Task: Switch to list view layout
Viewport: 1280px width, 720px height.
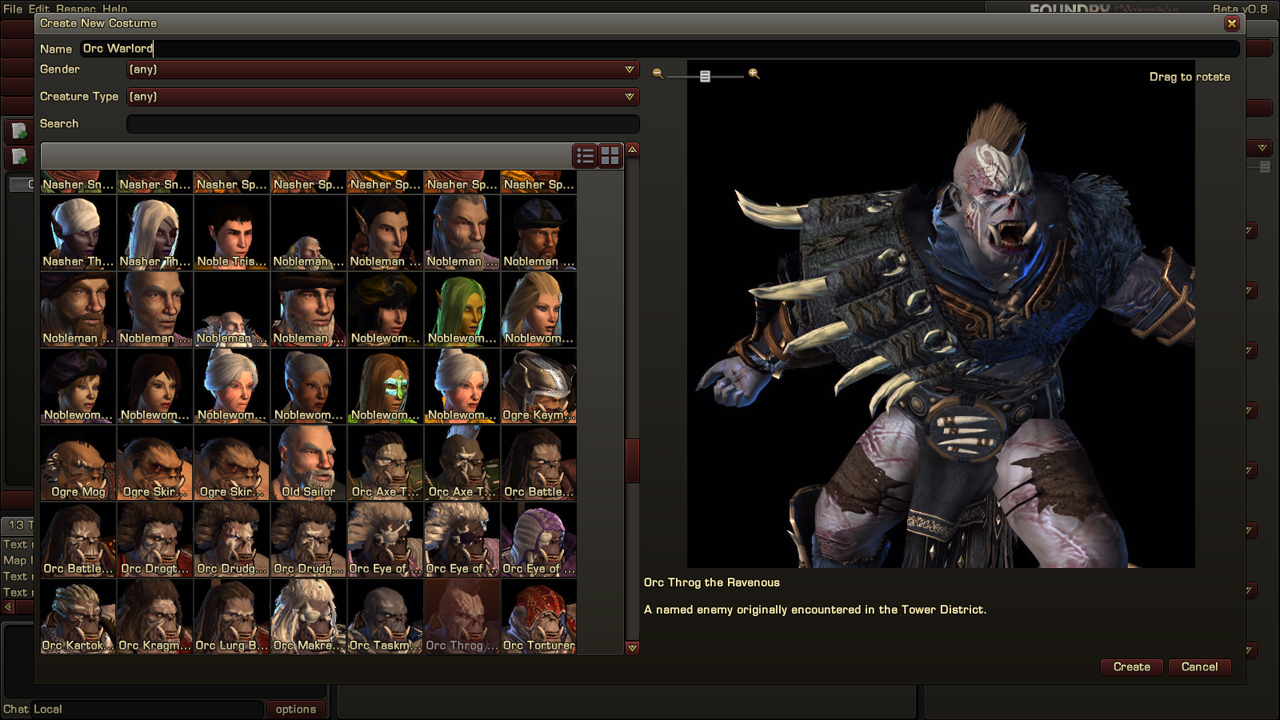Action: point(585,155)
